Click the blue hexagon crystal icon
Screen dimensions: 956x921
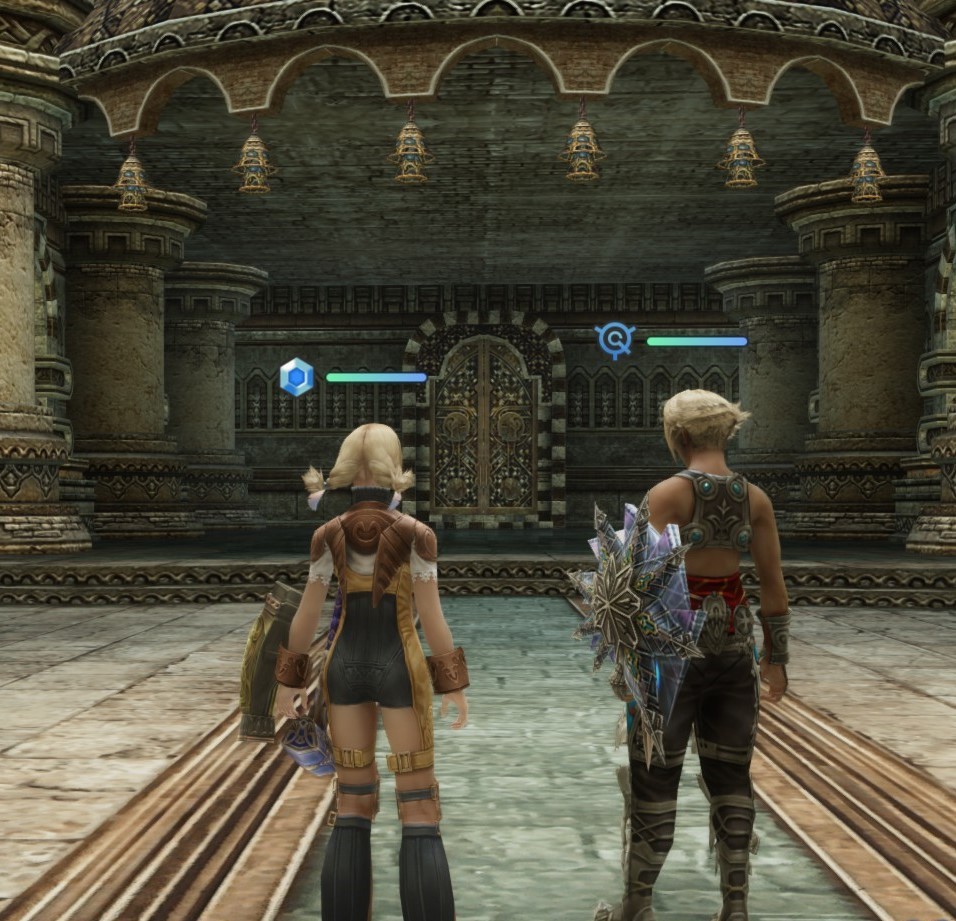pyautogui.click(x=297, y=377)
